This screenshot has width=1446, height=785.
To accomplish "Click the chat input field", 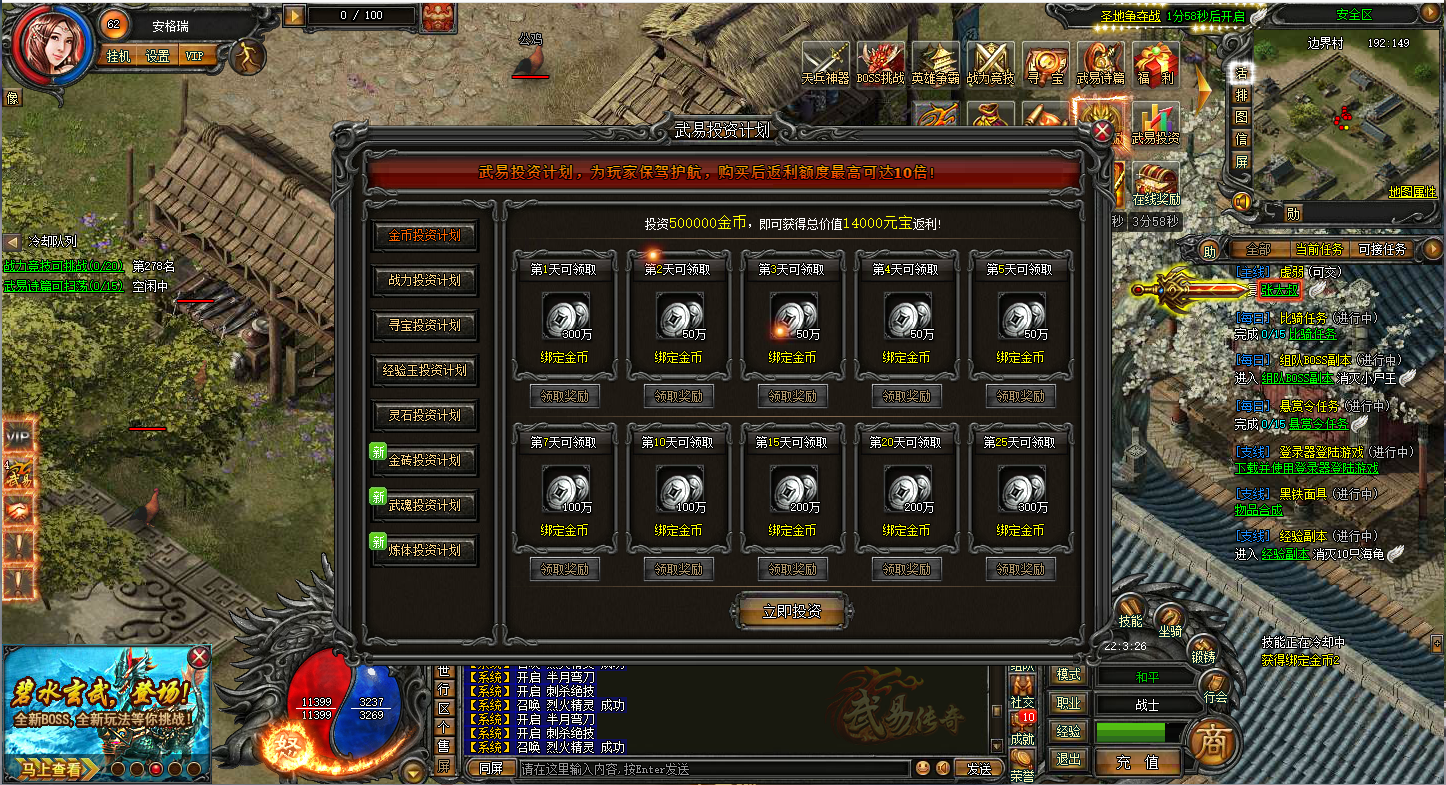I will 714,769.
